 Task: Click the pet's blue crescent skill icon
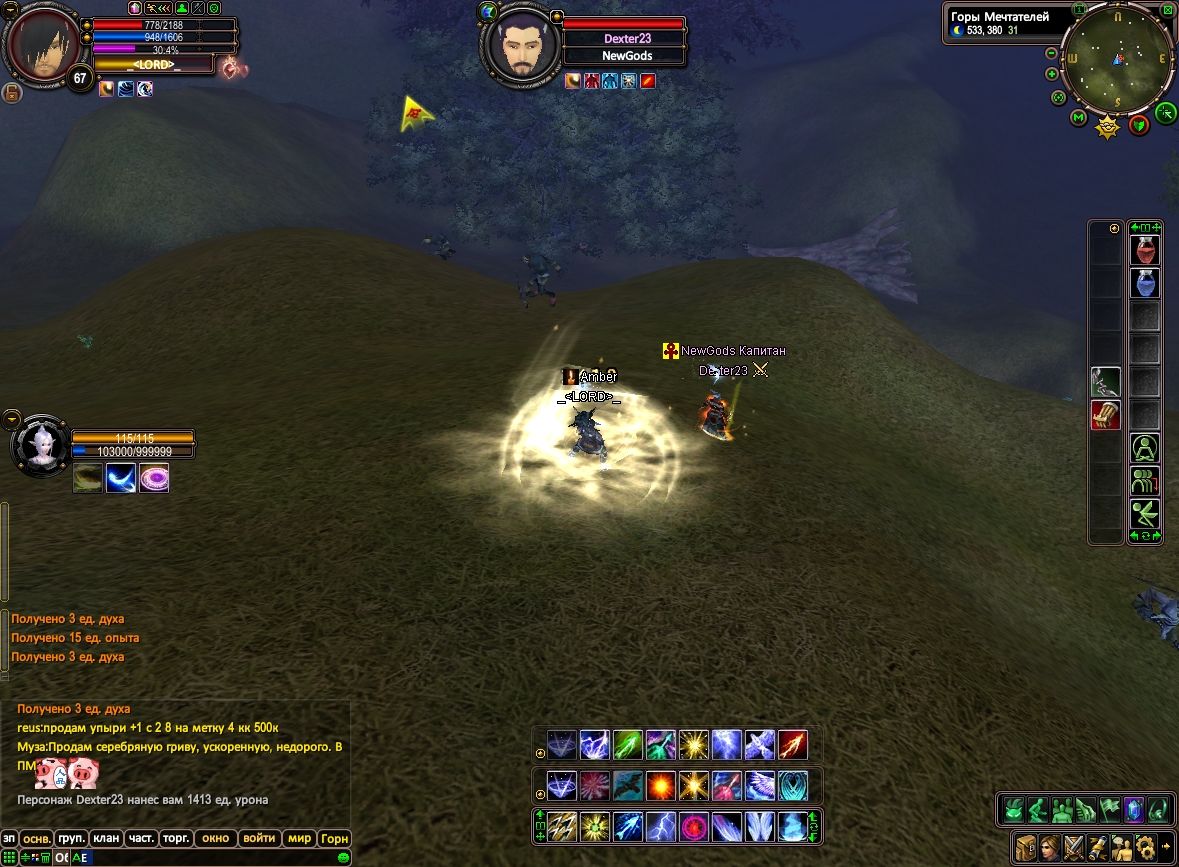click(x=121, y=478)
